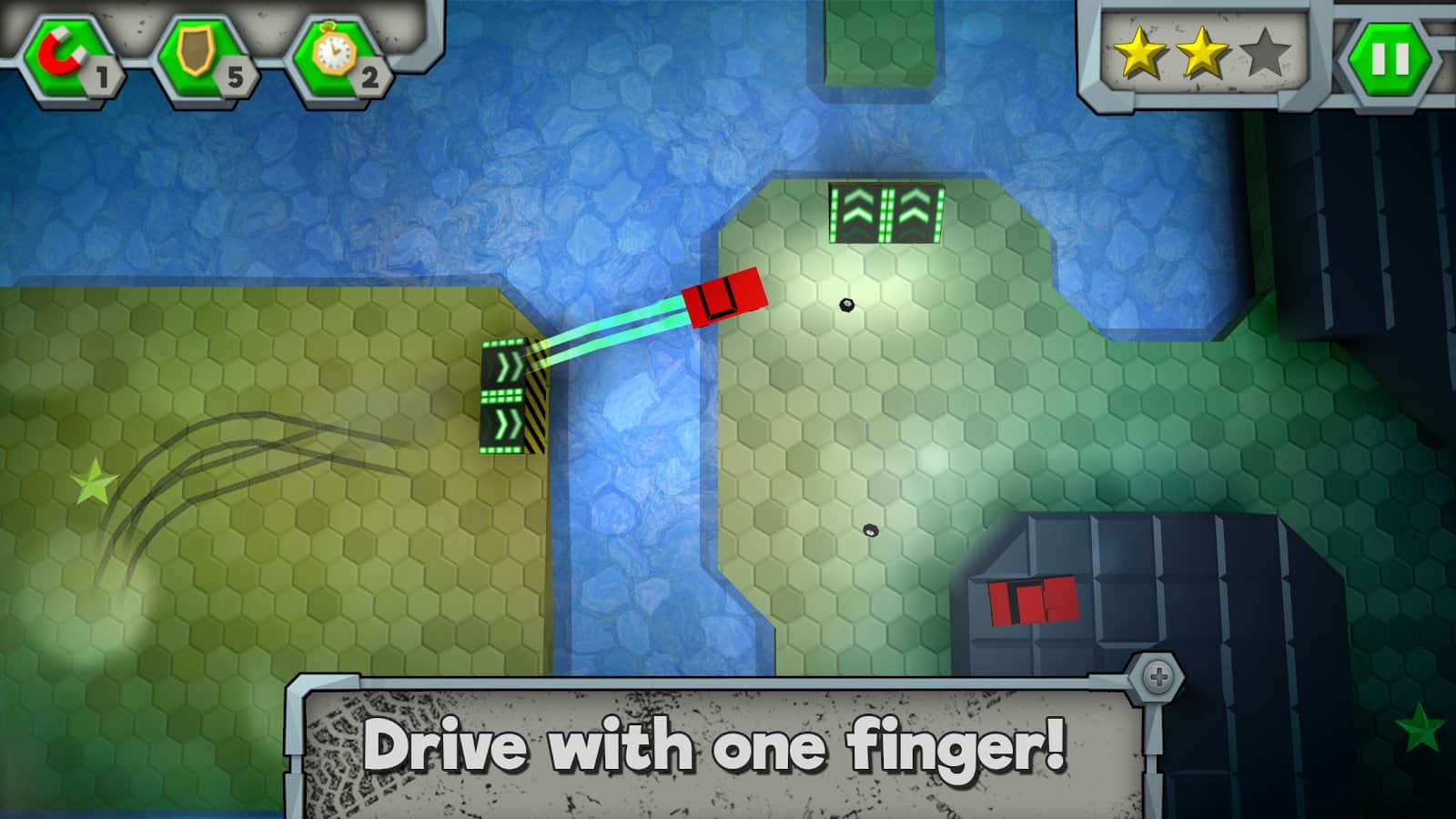
Task: Select the magnet power-up icon
Action: tap(62, 52)
